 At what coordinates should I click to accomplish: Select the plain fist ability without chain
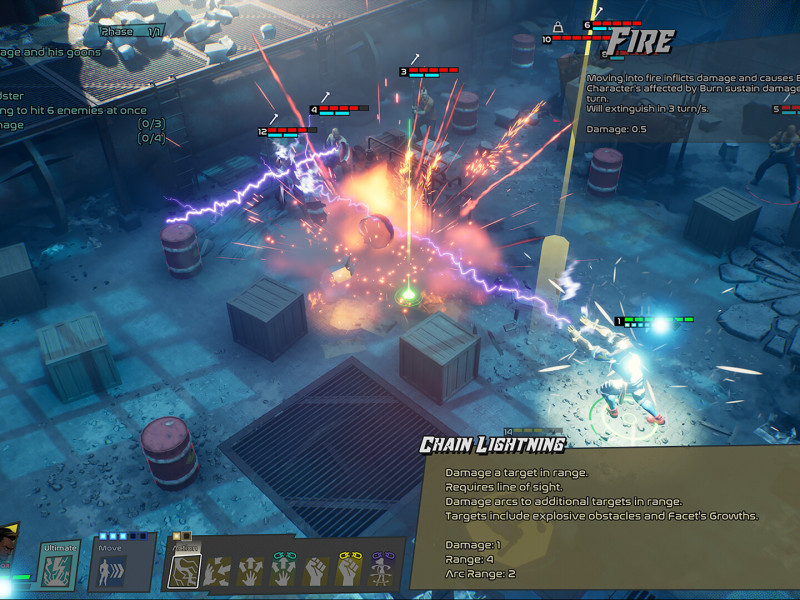[316, 571]
